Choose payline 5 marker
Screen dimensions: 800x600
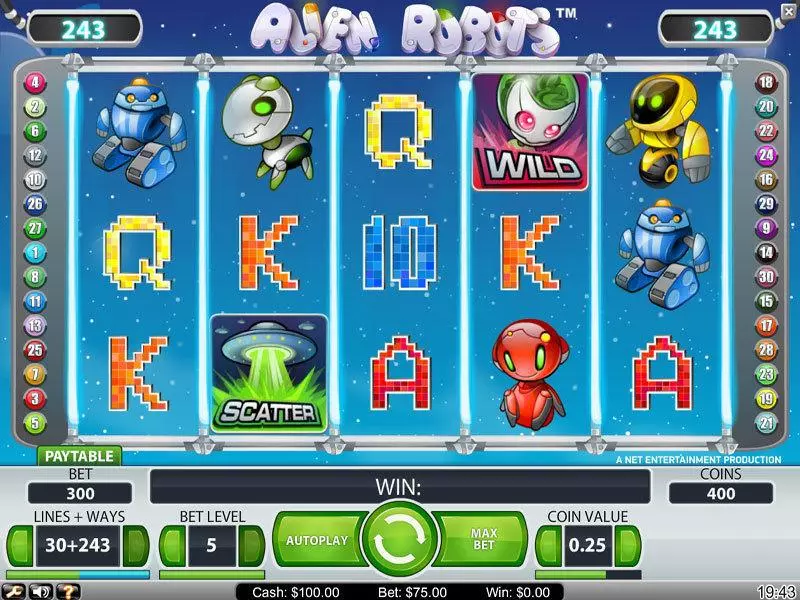[x=36, y=423]
